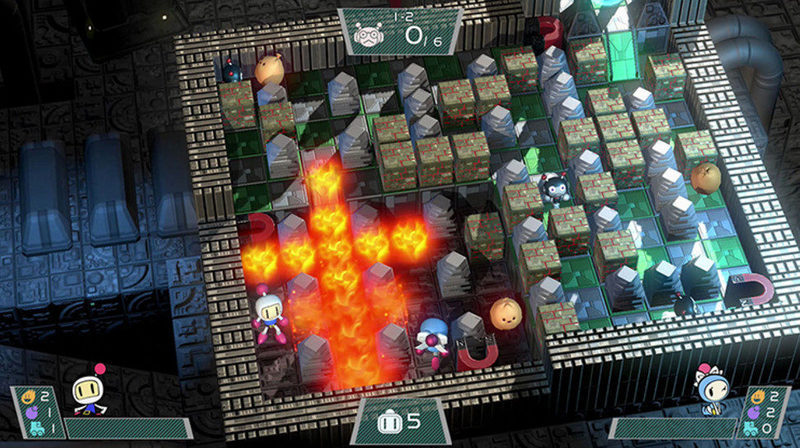Select the white Bomberman player portrait
The height and width of the screenshot is (448, 800).
pyautogui.click(x=86, y=396)
